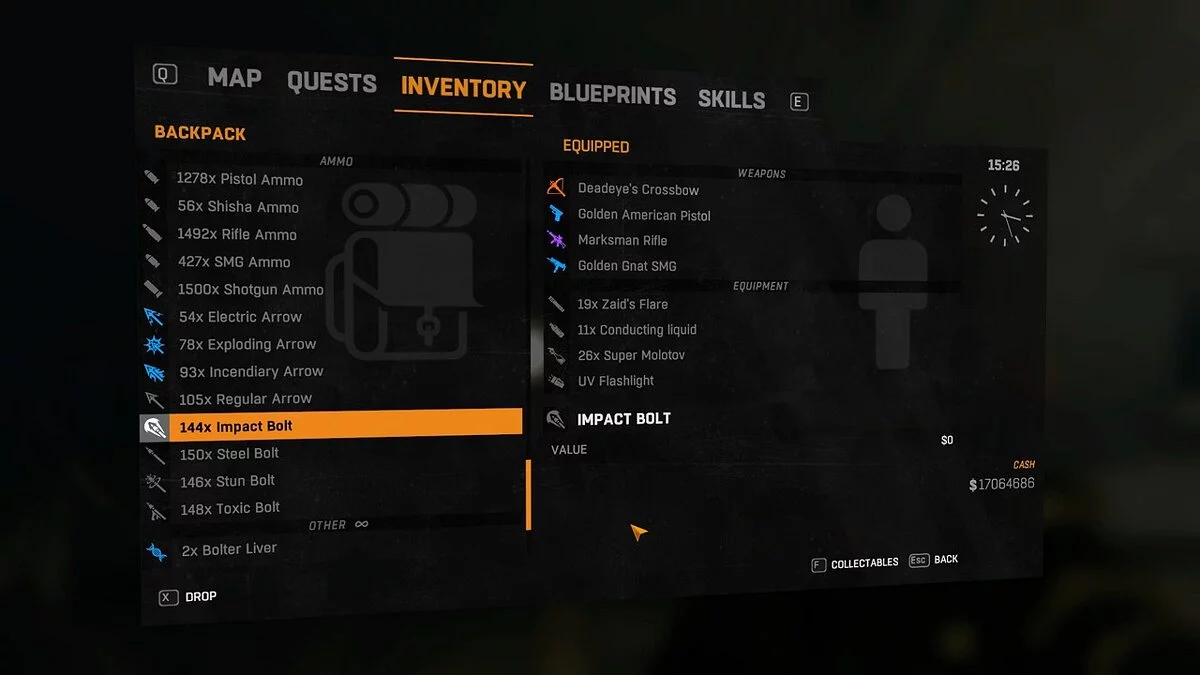Select the Electric Arrow item
This screenshot has height=675, width=1200.
[x=240, y=317]
